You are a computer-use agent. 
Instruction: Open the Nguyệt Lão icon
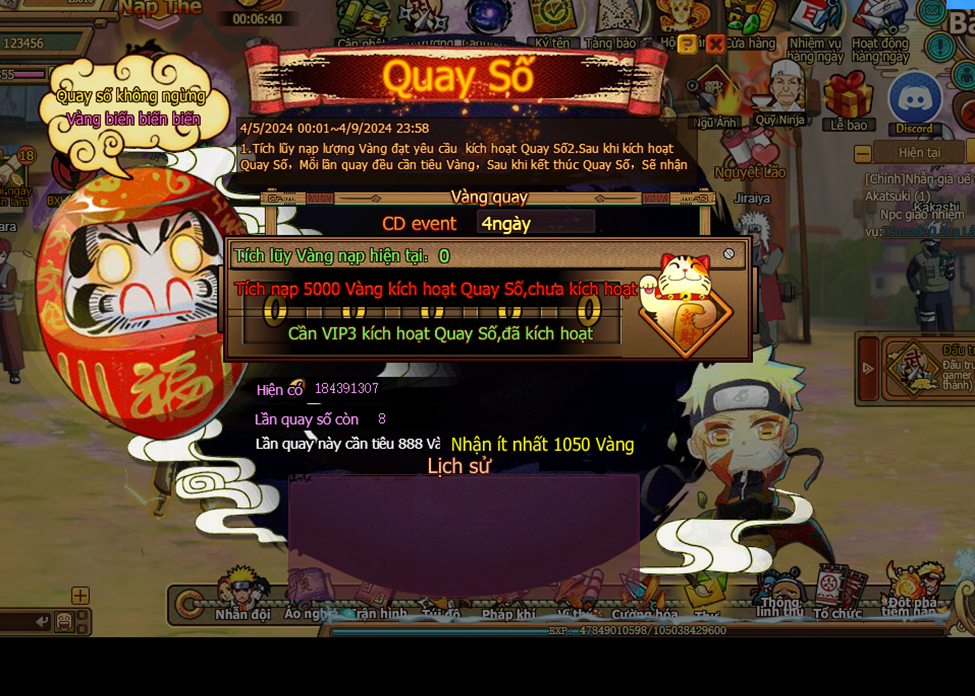point(750,152)
